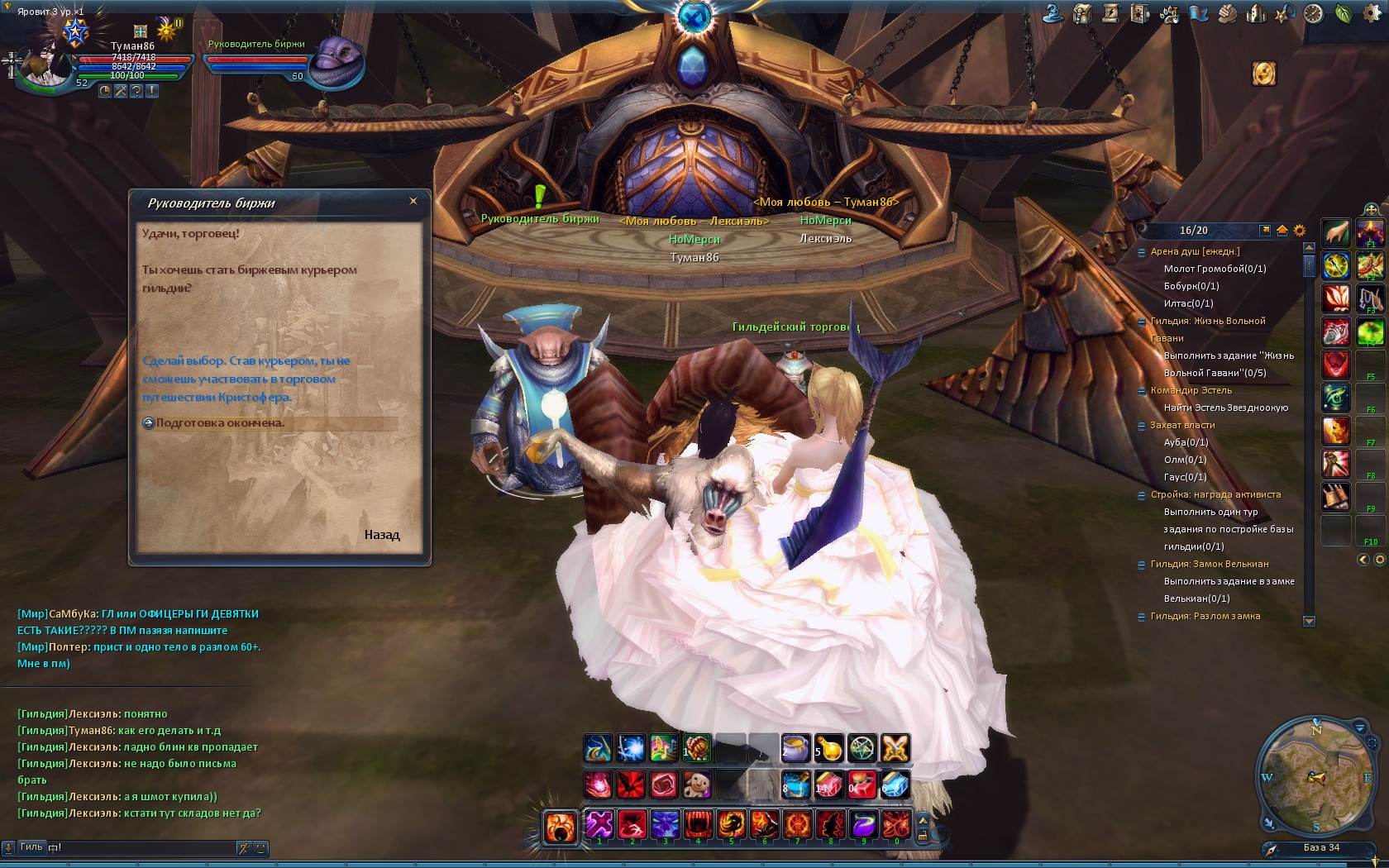Collapse the "Арена душ" quest entry
Screen dimensions: 1389x868
tap(1142, 252)
